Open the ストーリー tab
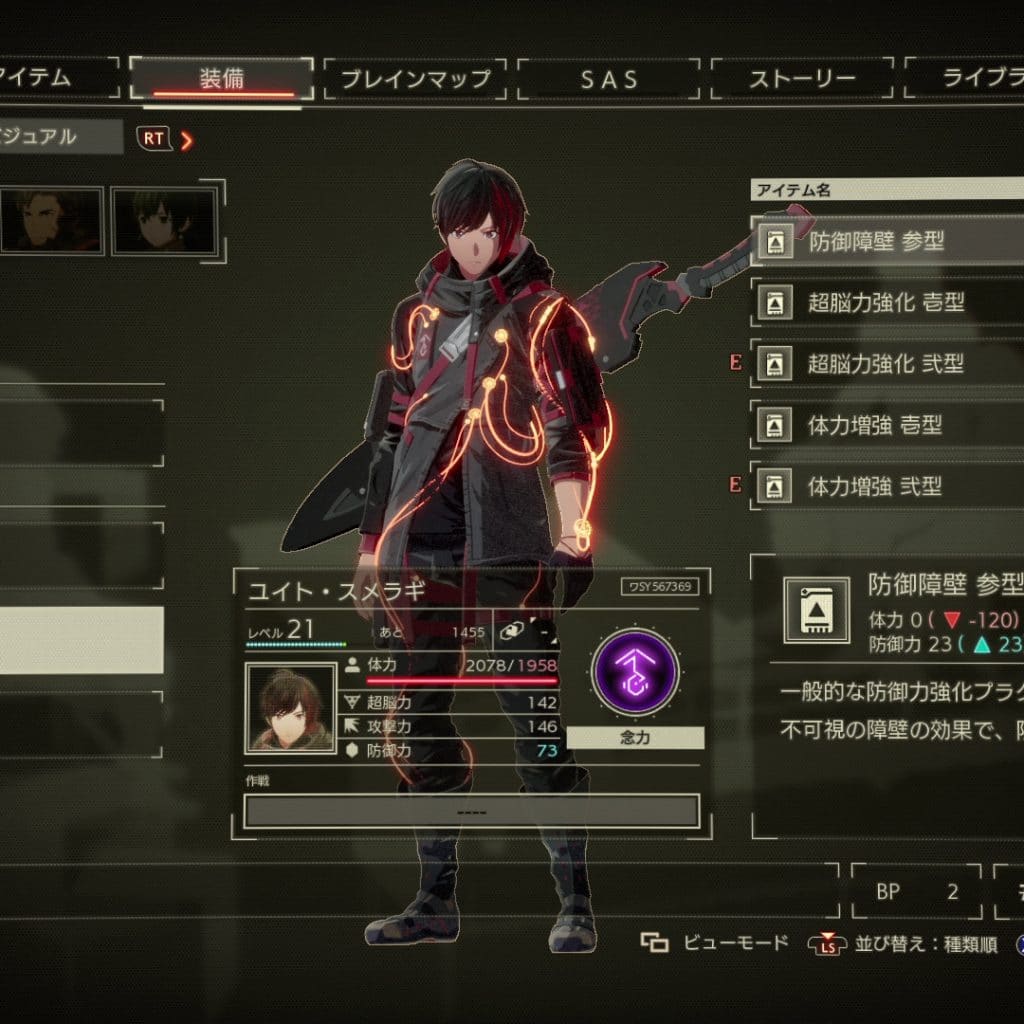Screen dimensions: 1024x1024 click(x=802, y=79)
